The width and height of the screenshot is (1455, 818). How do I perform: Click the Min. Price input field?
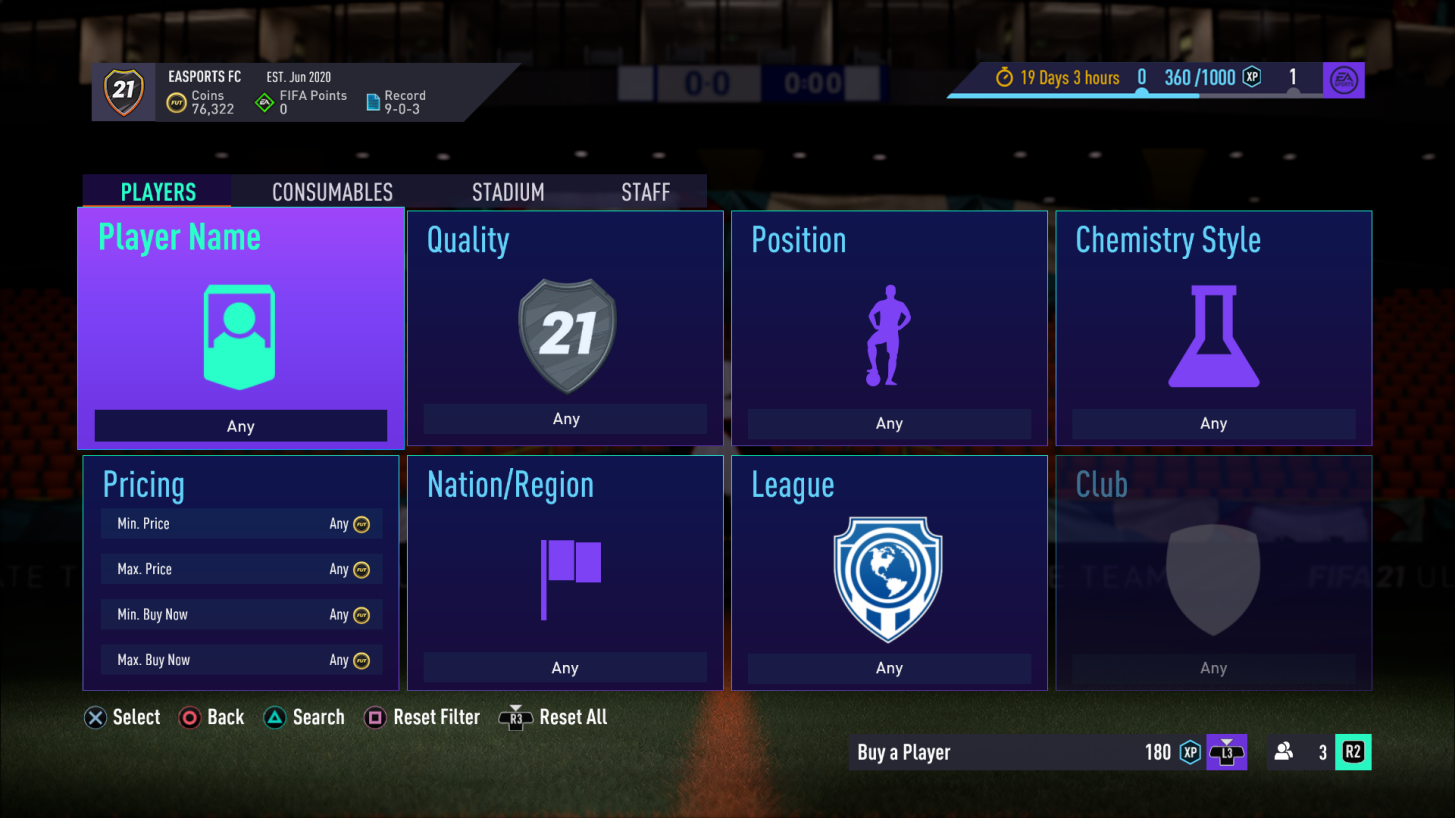coord(240,523)
